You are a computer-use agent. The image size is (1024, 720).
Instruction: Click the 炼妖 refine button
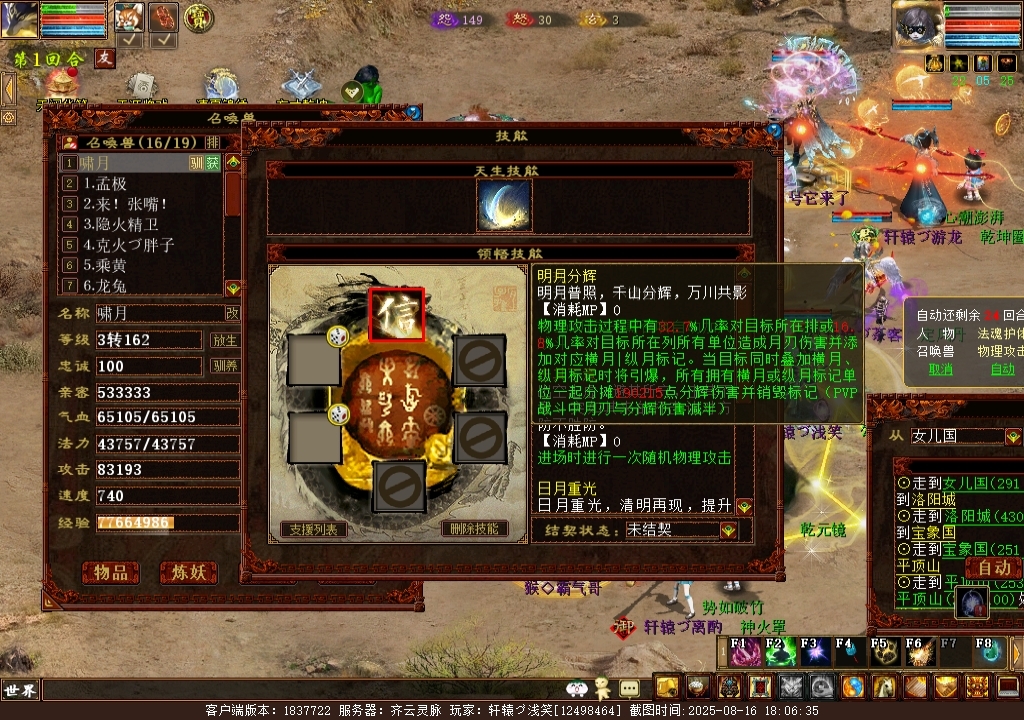pos(188,572)
